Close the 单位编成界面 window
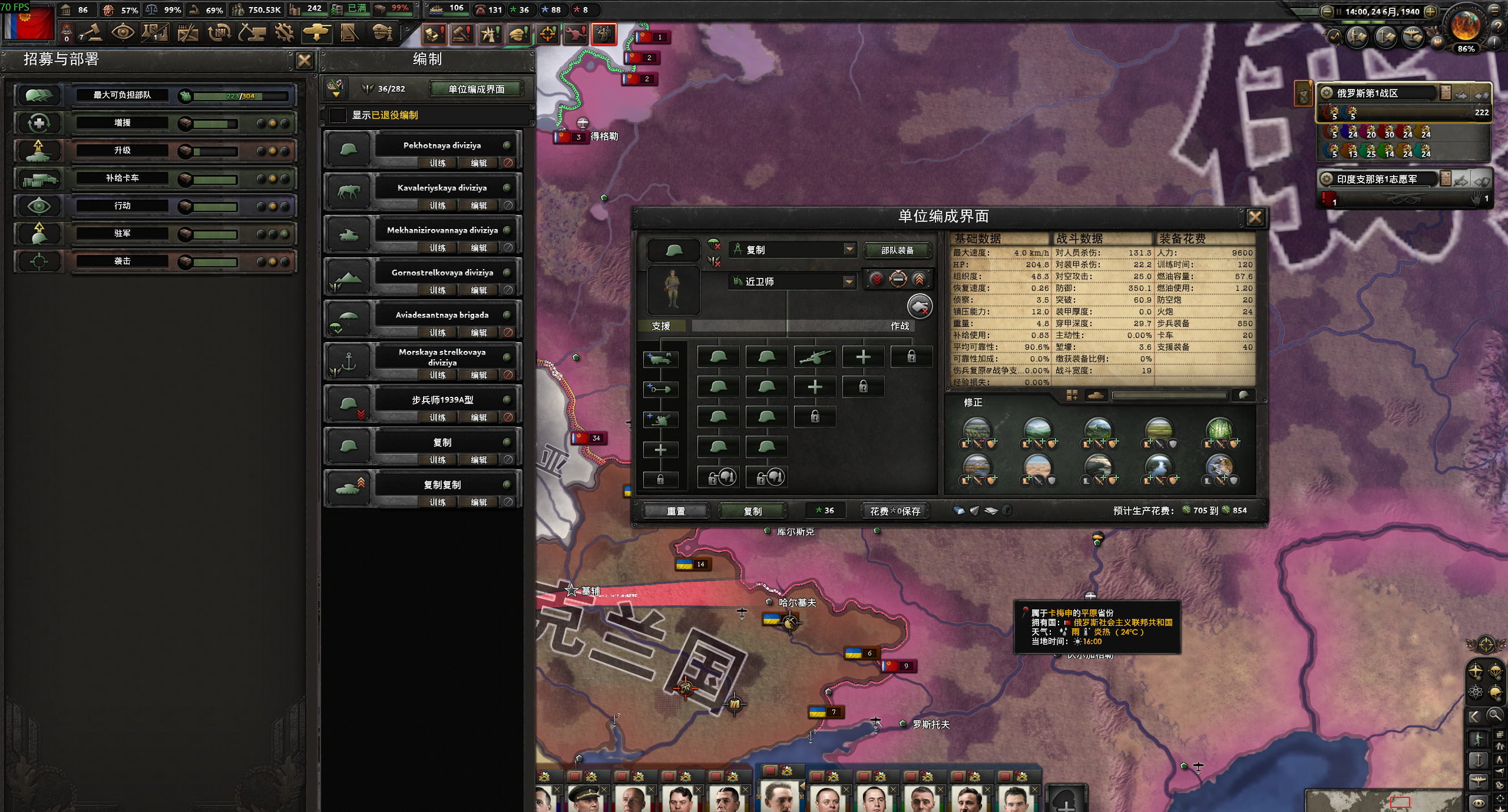 pos(1255,217)
